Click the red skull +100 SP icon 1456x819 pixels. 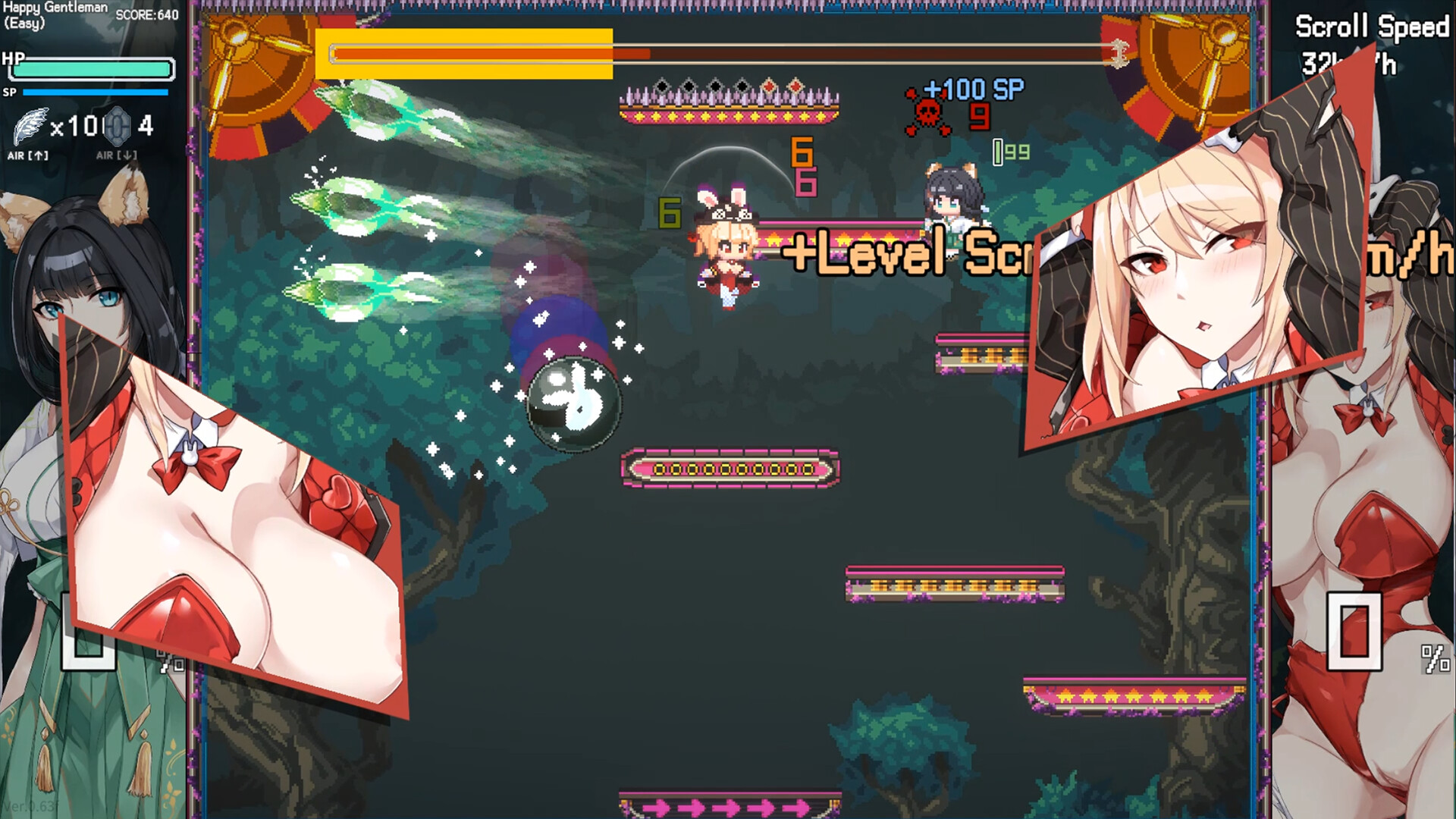(927, 114)
